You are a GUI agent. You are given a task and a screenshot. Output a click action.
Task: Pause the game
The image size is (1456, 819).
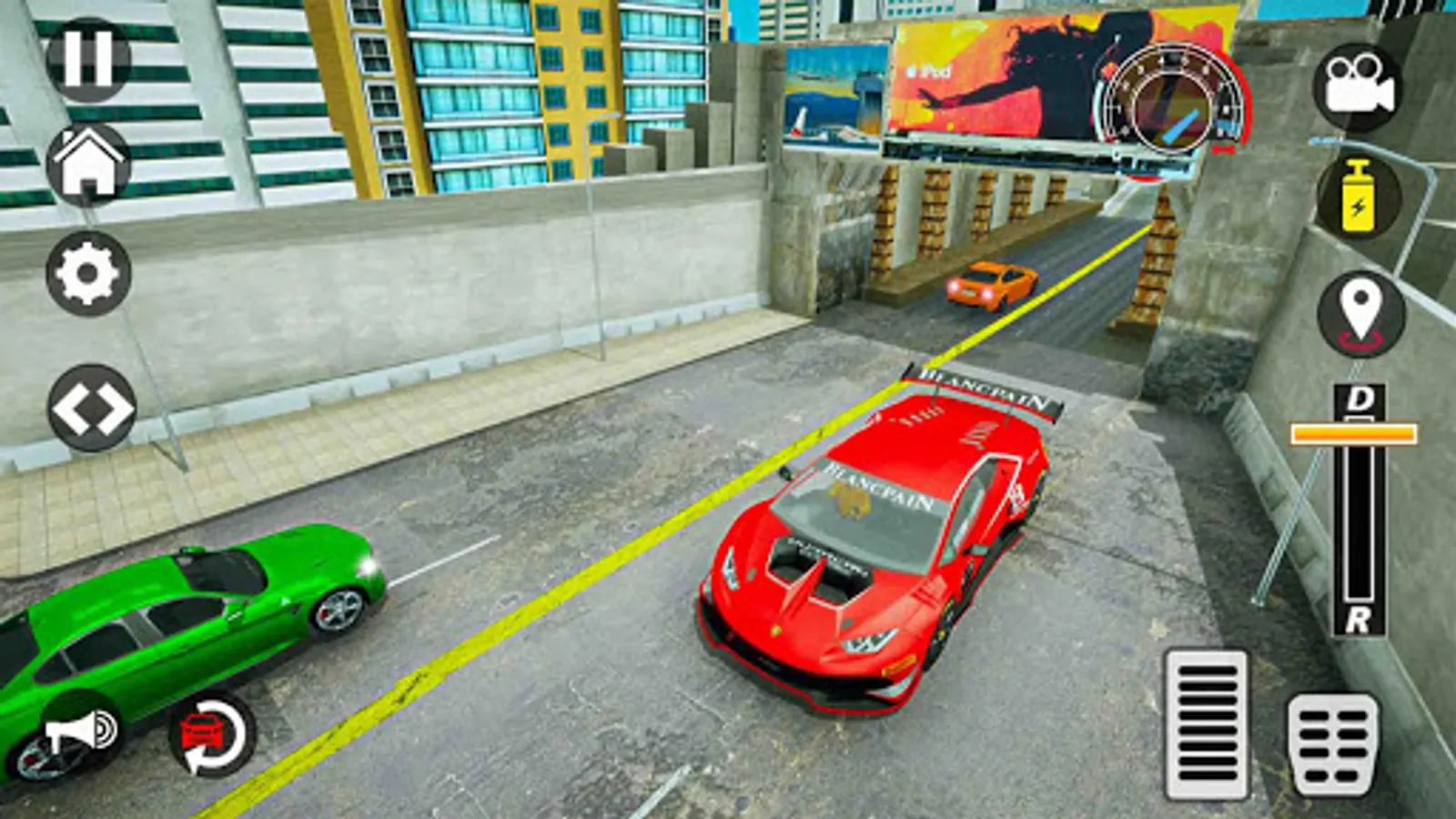point(88,56)
